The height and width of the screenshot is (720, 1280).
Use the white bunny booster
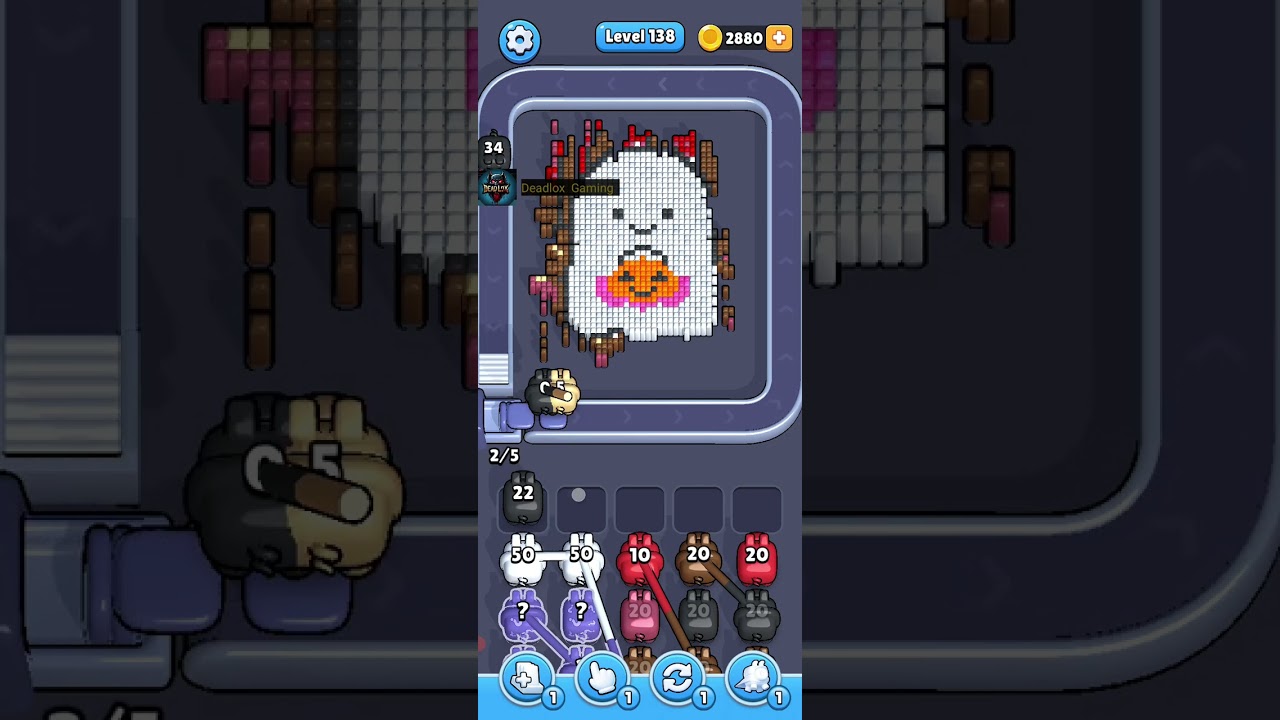pos(753,679)
